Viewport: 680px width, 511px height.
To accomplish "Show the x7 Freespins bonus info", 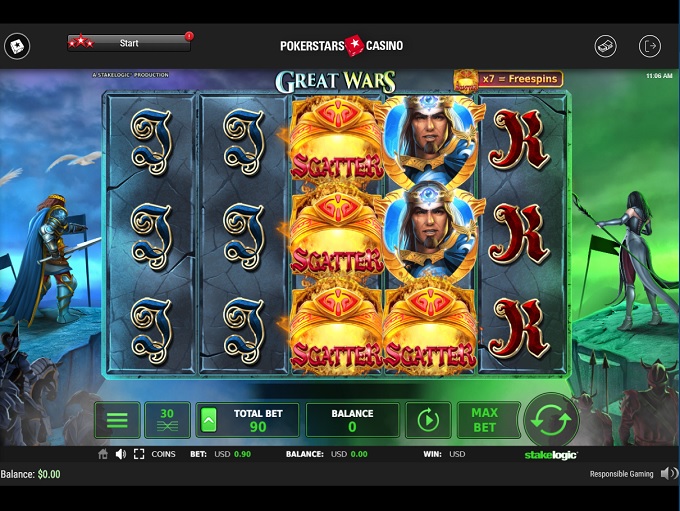I will pos(508,79).
